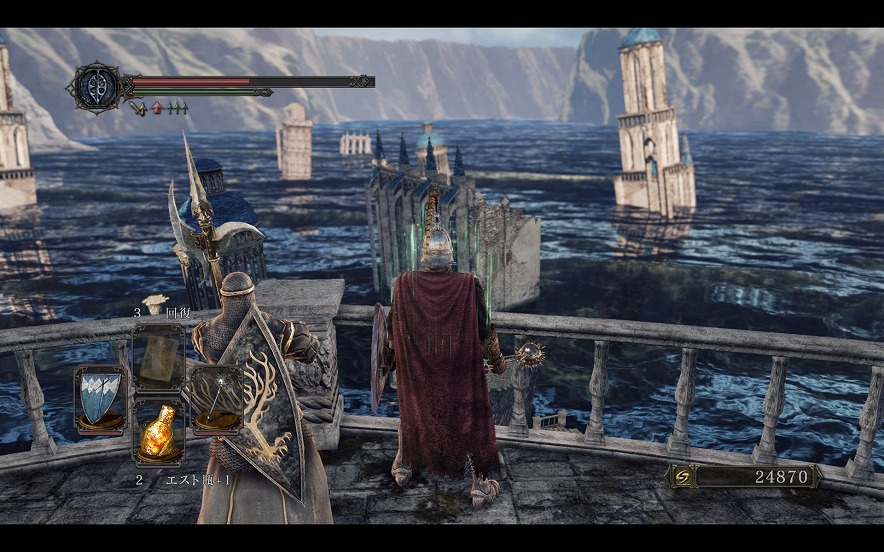Click the covenant emblem beside the health bar

[x=95, y=86]
